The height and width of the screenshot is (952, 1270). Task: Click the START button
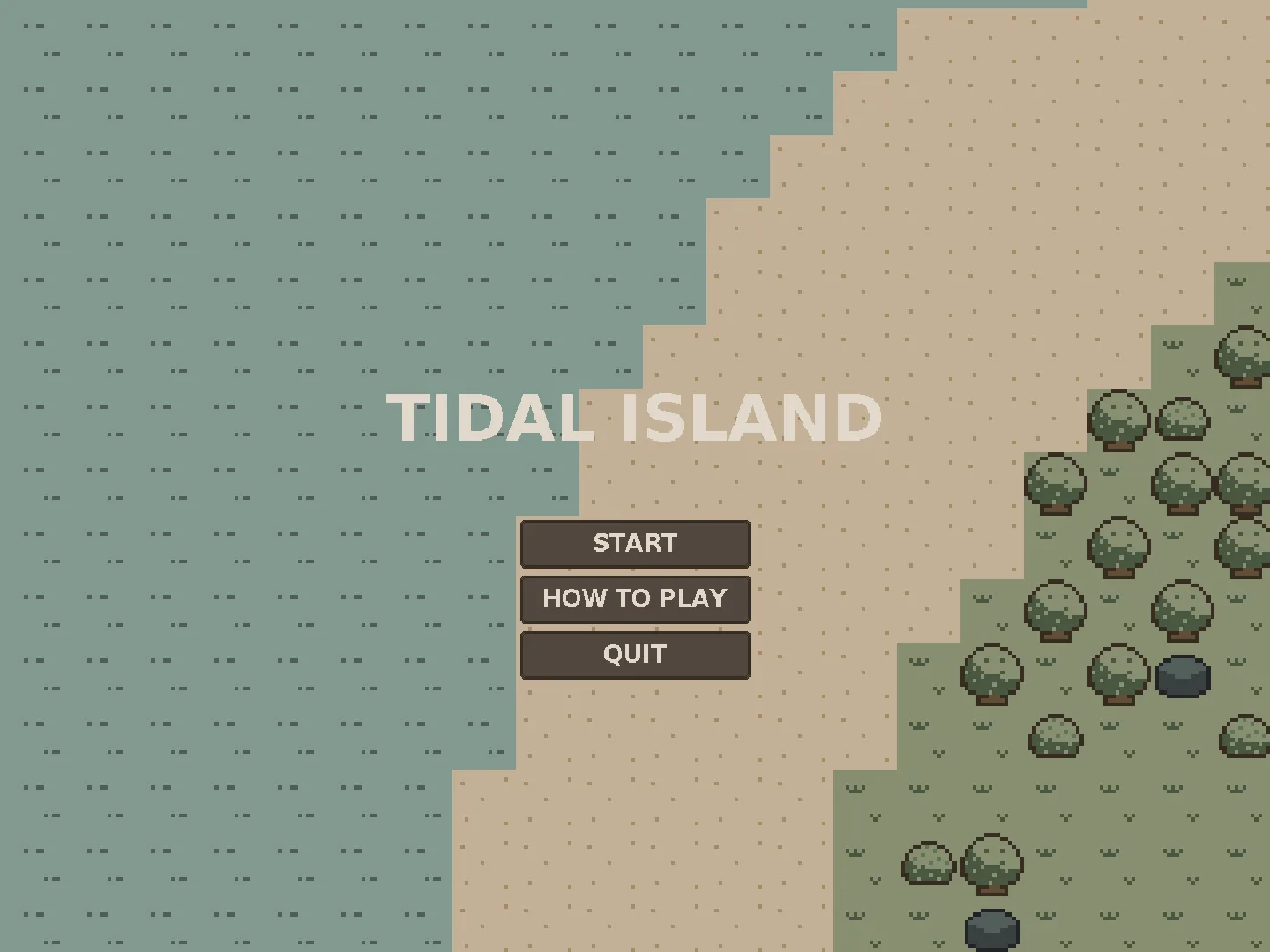tap(634, 543)
